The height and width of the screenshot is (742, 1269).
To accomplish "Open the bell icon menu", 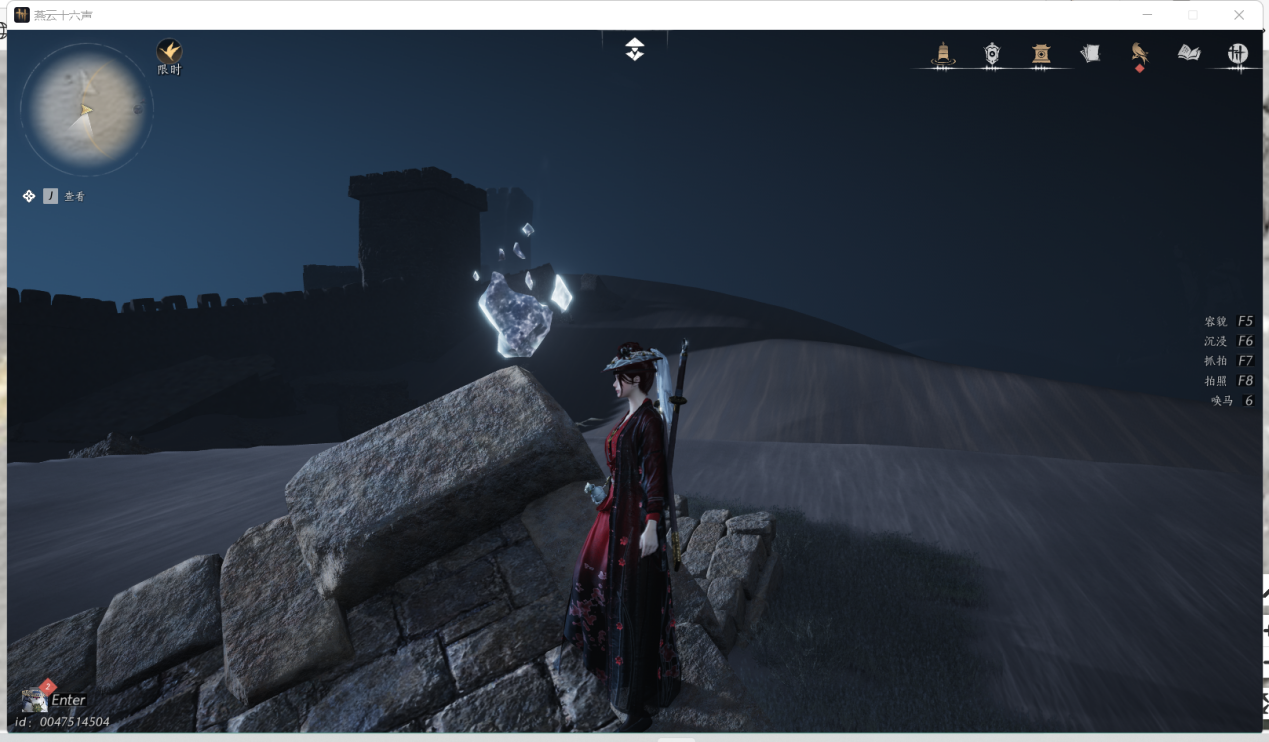I will pyautogui.click(x=942, y=54).
